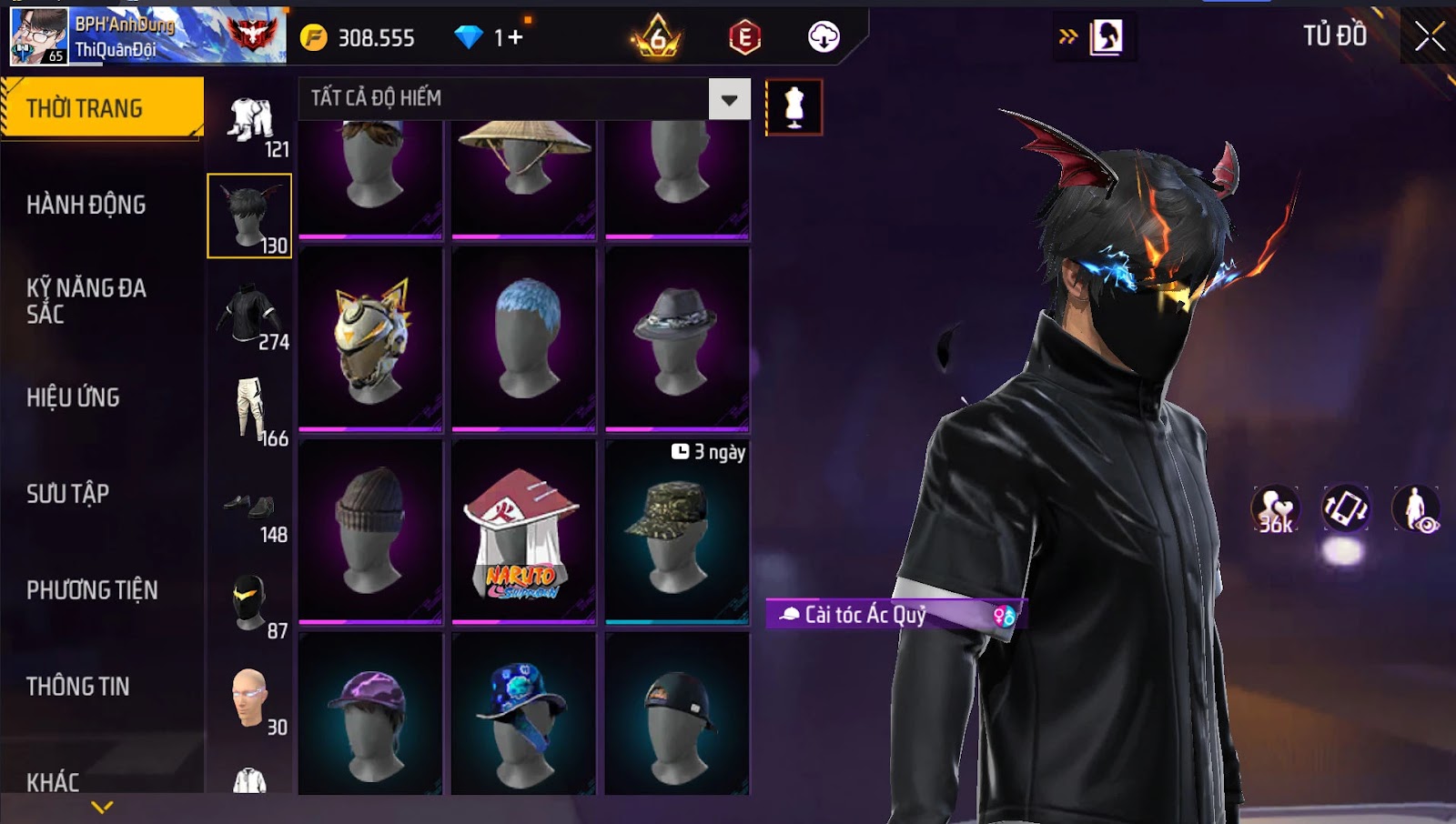1456x824 pixels.
Task: Open the Hiệu Ứng section
Action: (73, 397)
